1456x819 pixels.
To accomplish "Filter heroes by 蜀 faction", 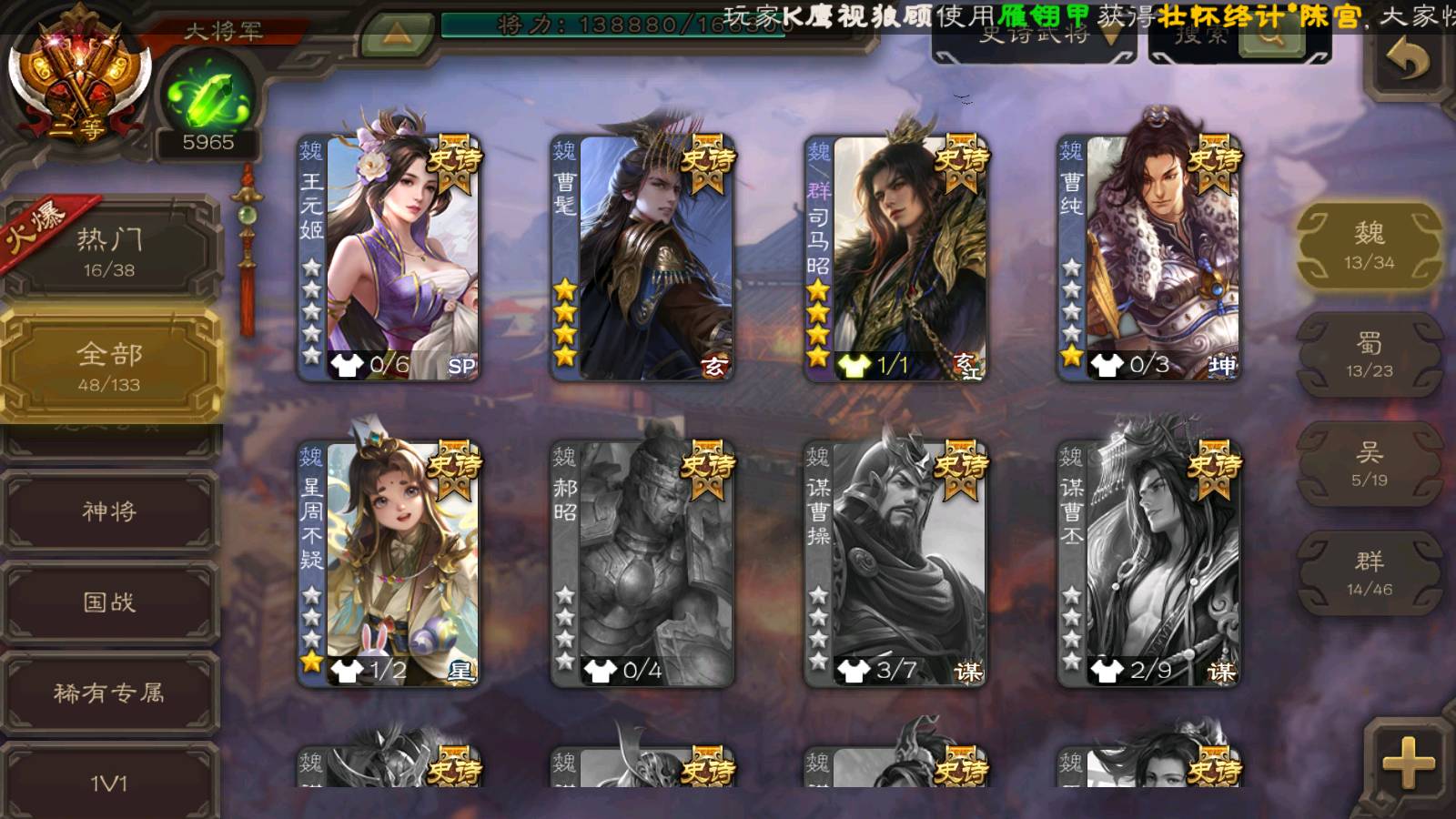I will (x=1369, y=355).
